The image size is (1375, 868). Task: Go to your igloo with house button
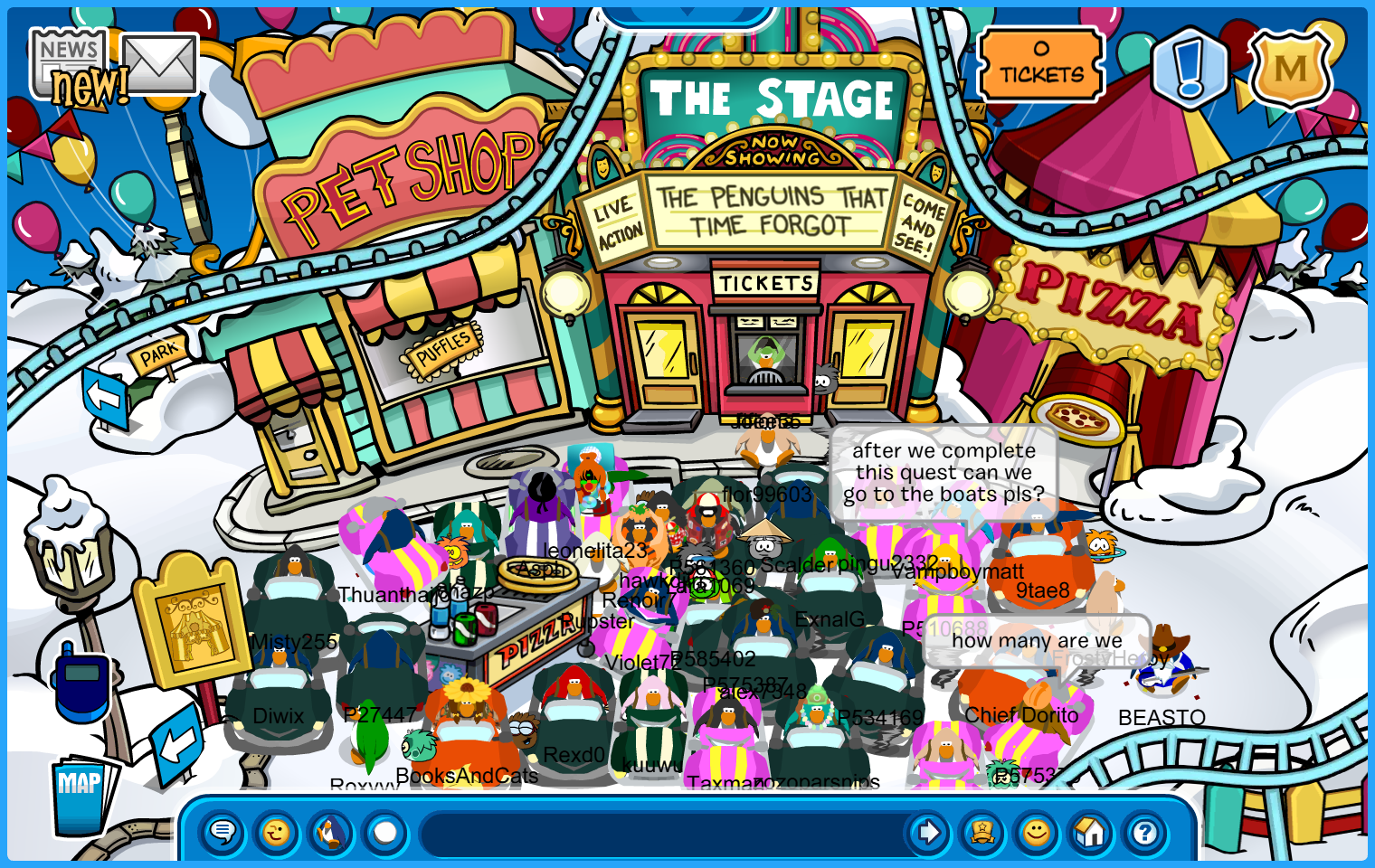(1091, 832)
